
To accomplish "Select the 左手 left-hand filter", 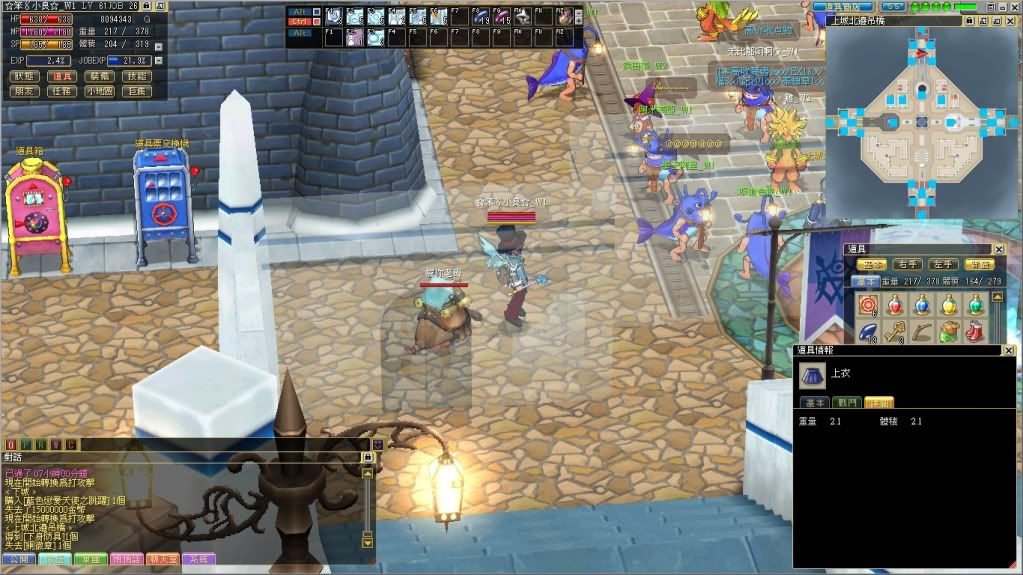I will [943, 265].
